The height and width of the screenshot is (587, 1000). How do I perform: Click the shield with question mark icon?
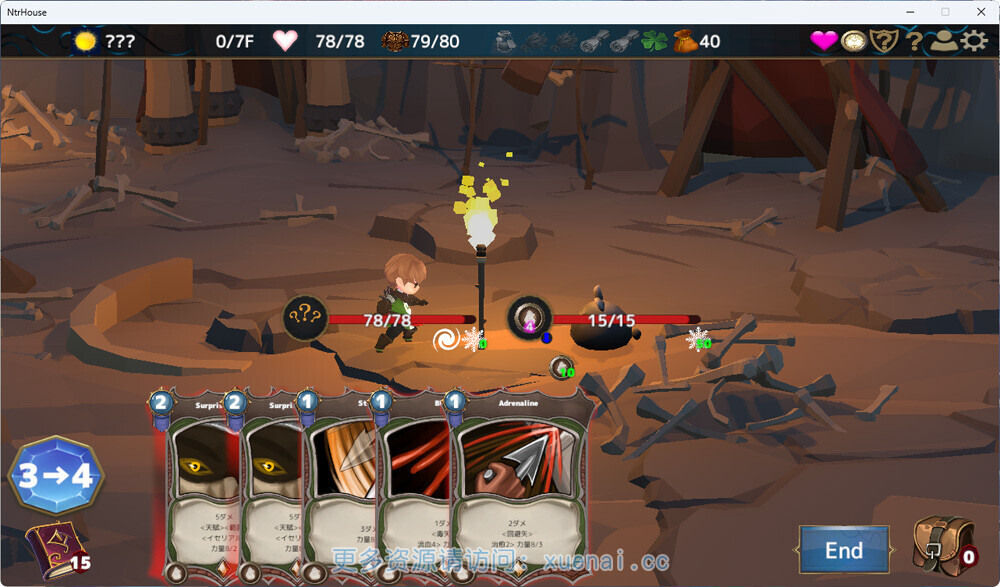[x=884, y=41]
